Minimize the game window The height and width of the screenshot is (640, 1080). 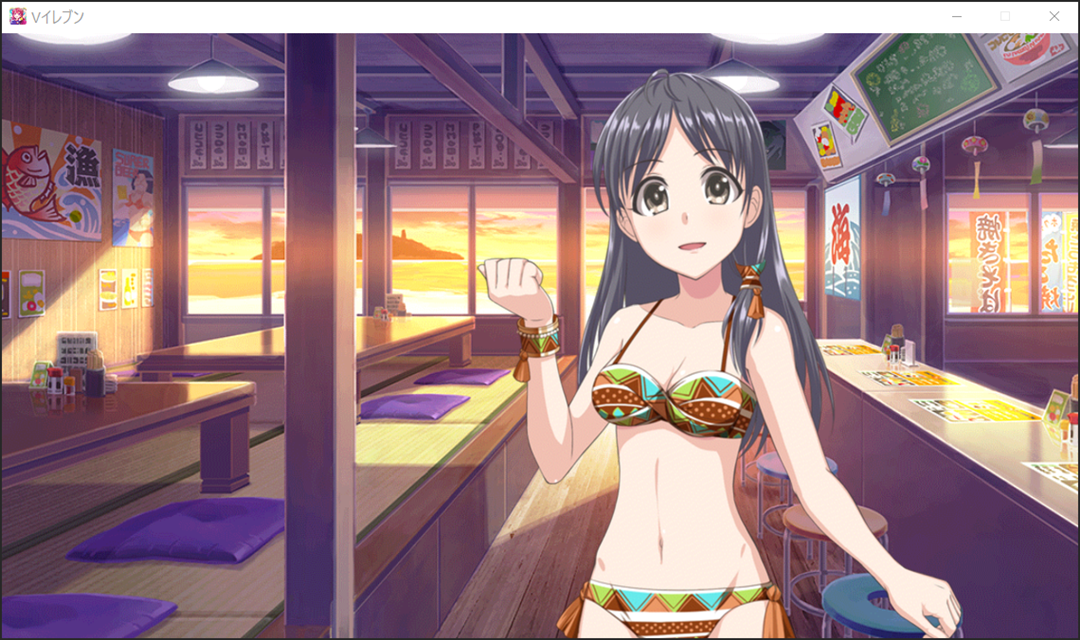pos(957,16)
